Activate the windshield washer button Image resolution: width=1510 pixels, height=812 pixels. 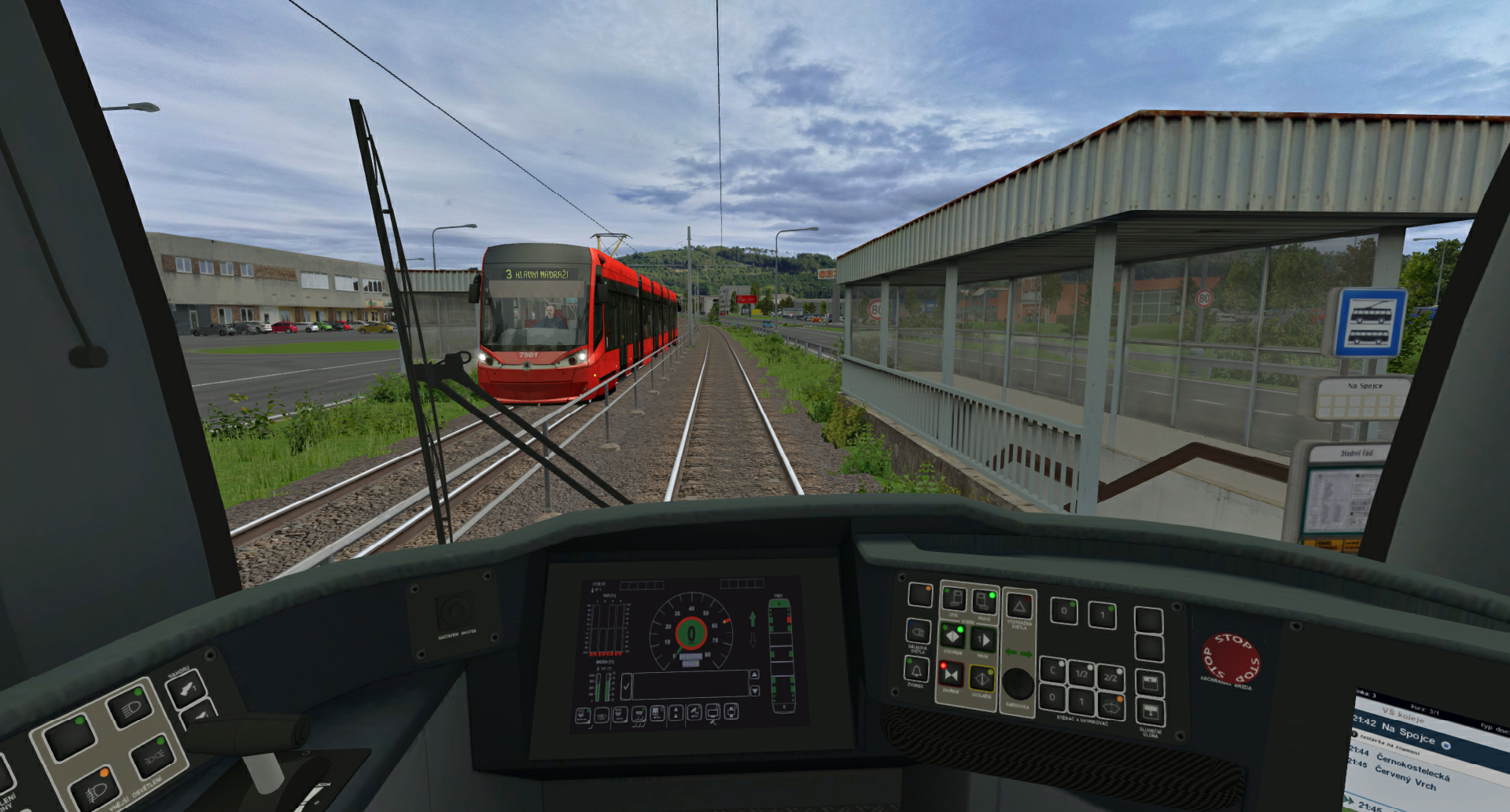(x=1110, y=706)
